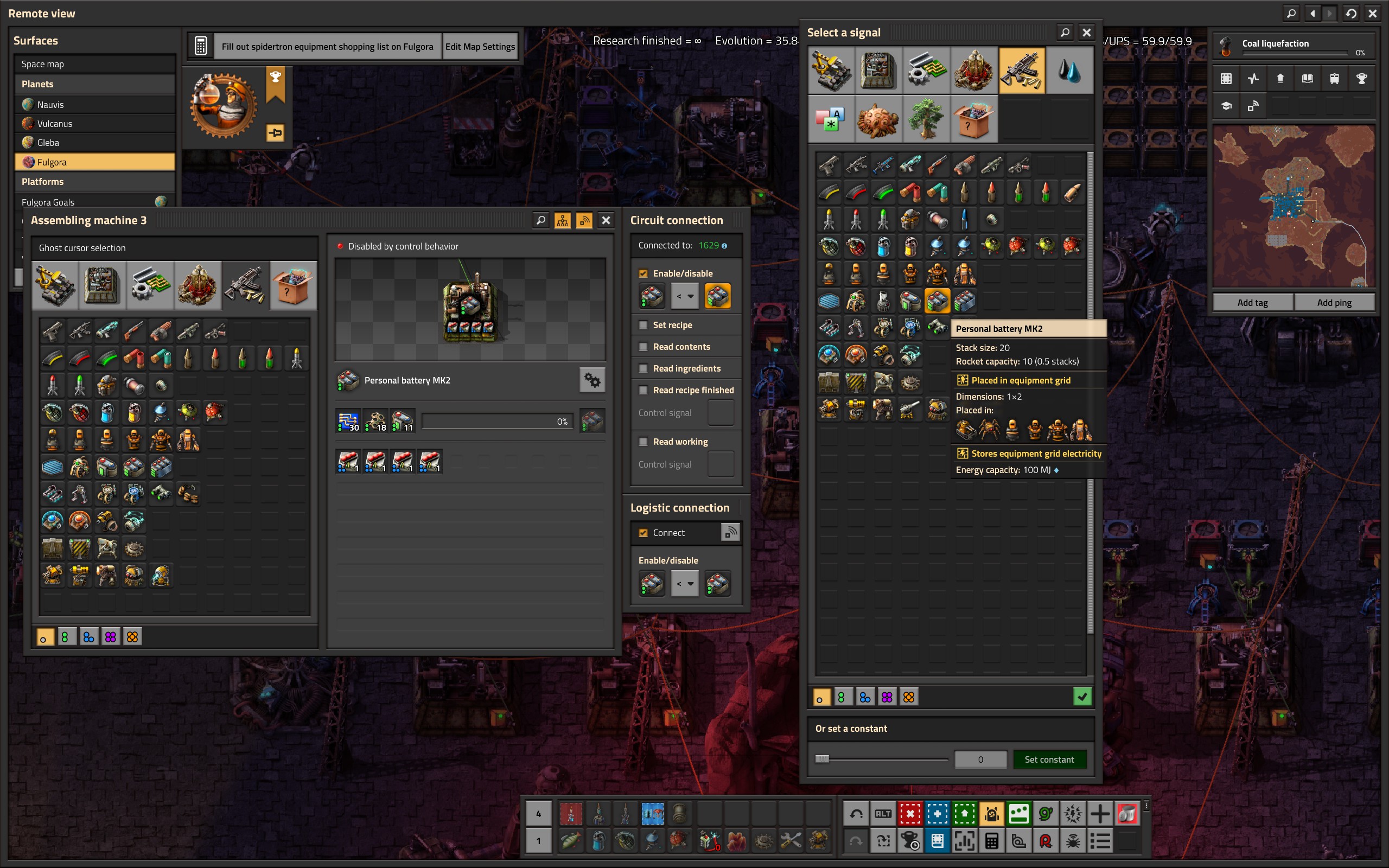Switch to the fluids signal tab
Viewport: 1389px width, 868px height.
[1069, 71]
